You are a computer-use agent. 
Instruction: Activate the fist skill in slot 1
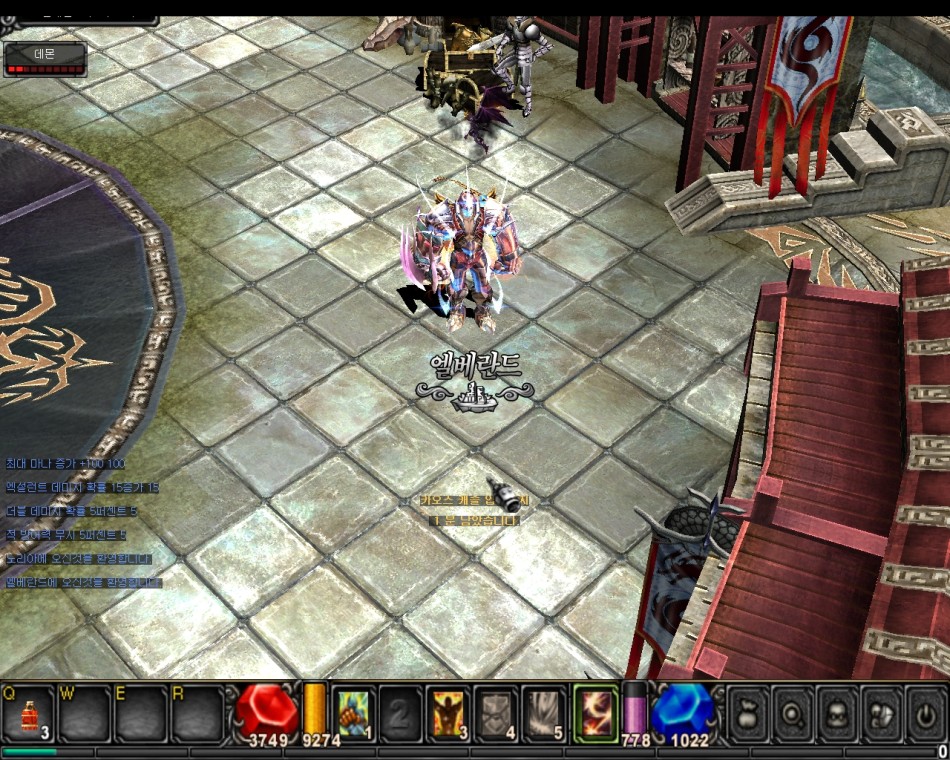[353, 713]
